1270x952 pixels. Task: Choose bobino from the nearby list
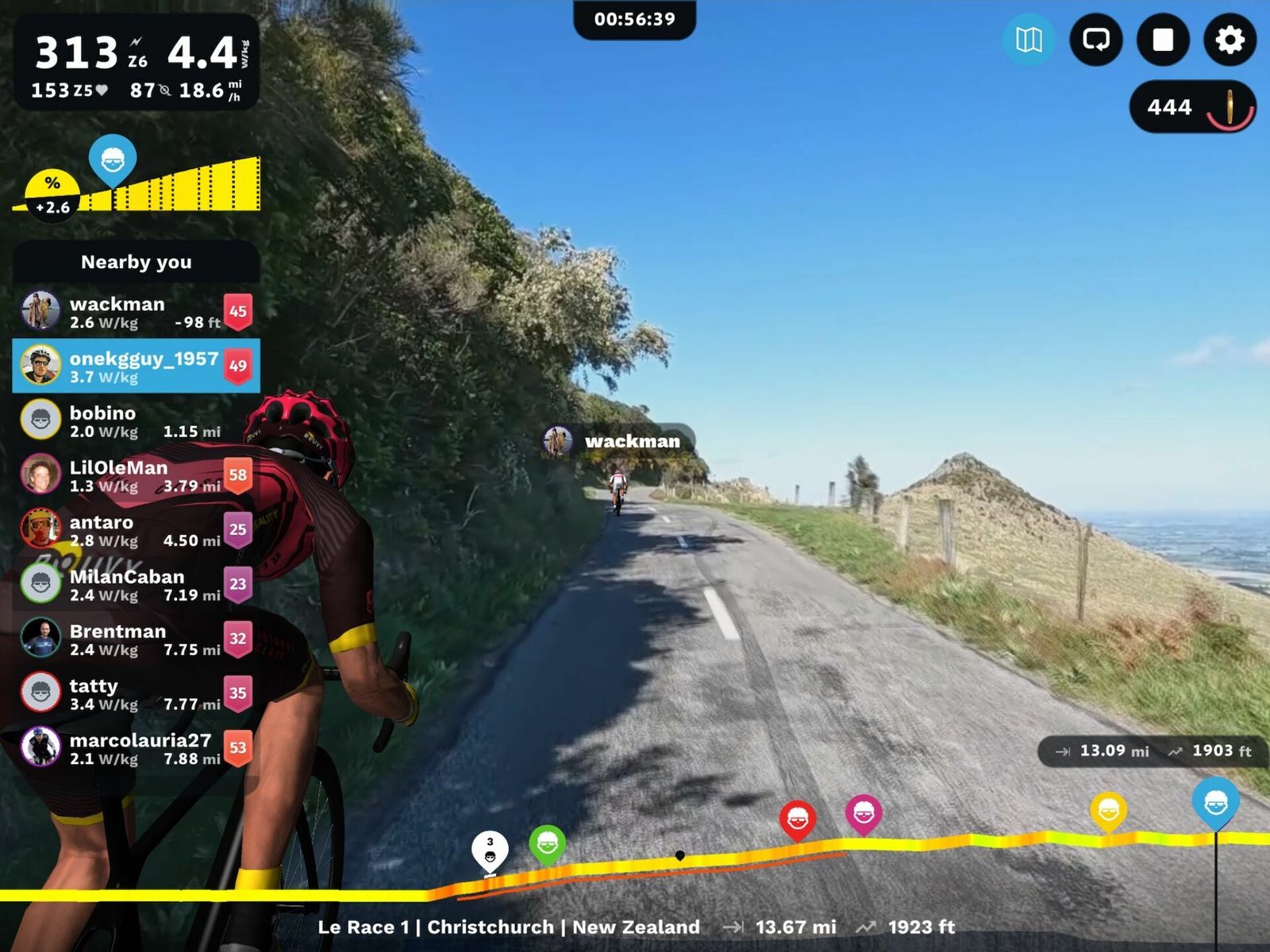136,421
